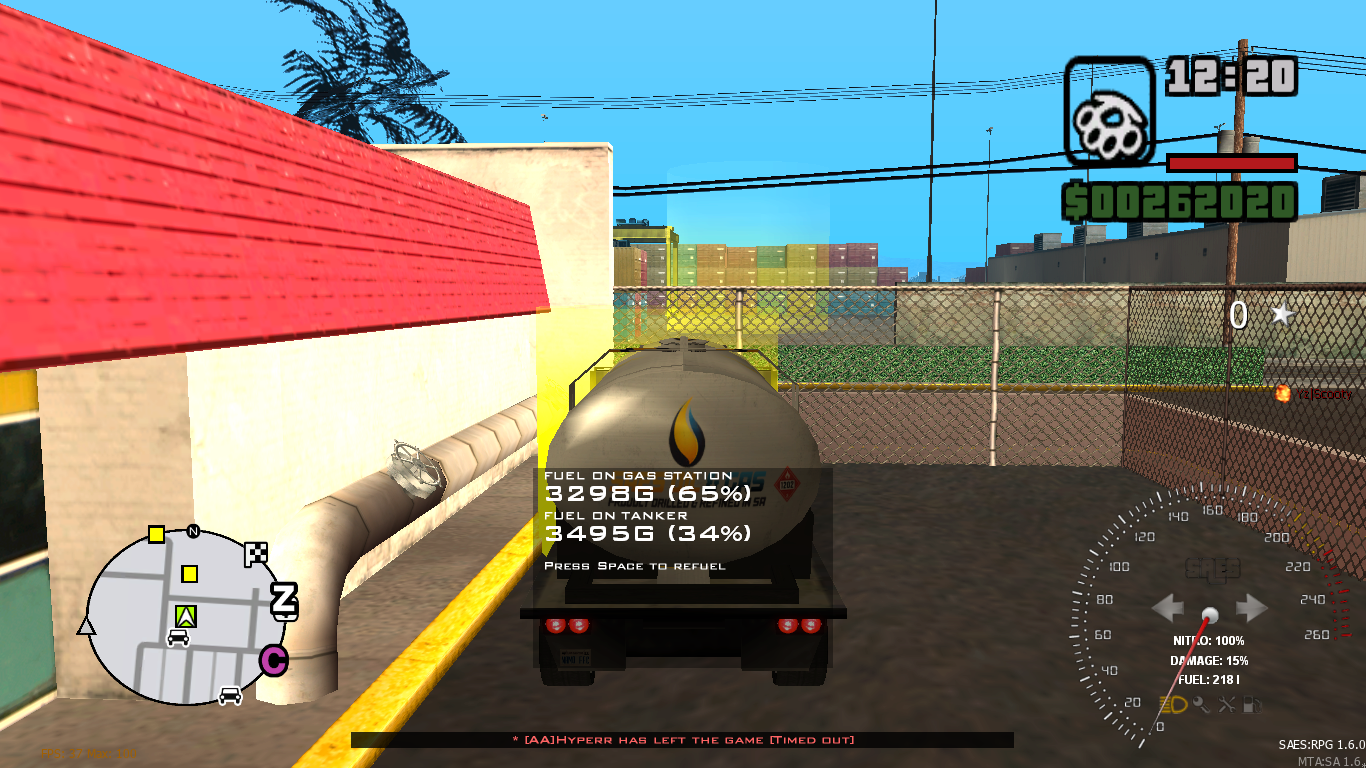Click the fireball kill-feed icon beside Yz|Scooty
Screen dimensions: 1366x768
pos(1283,395)
